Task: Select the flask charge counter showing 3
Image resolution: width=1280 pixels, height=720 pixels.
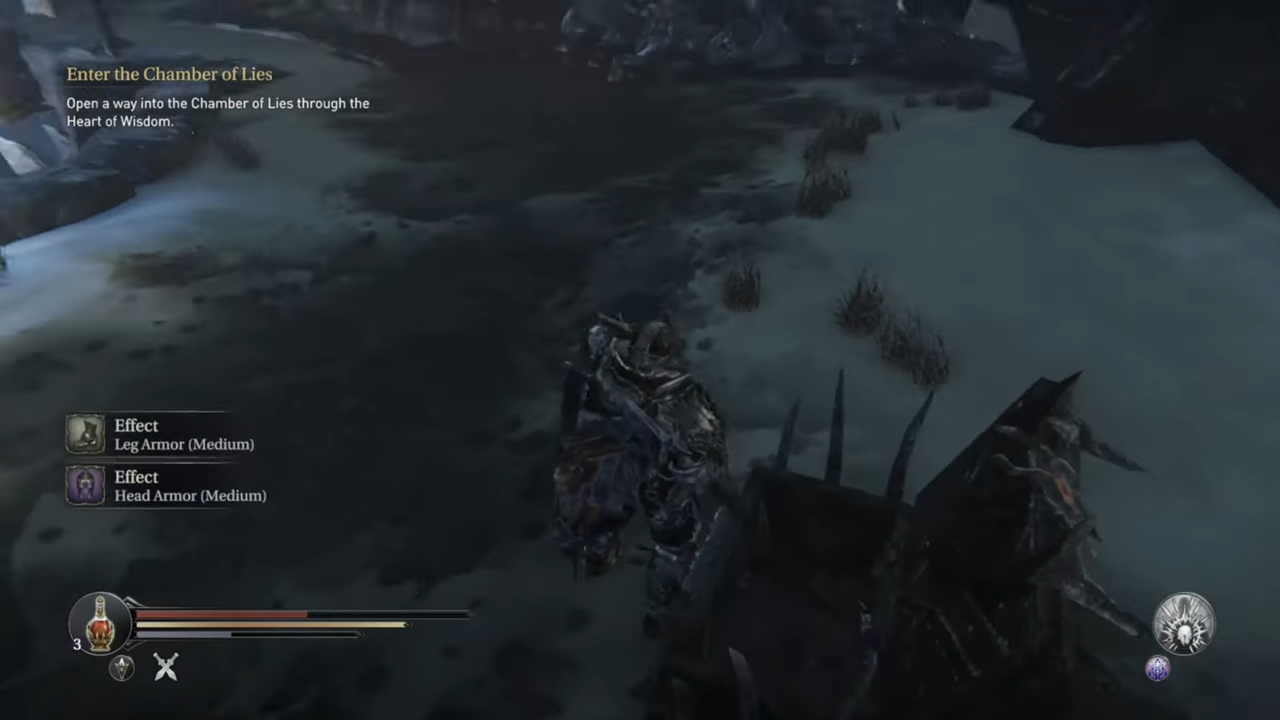Action: pos(76,645)
